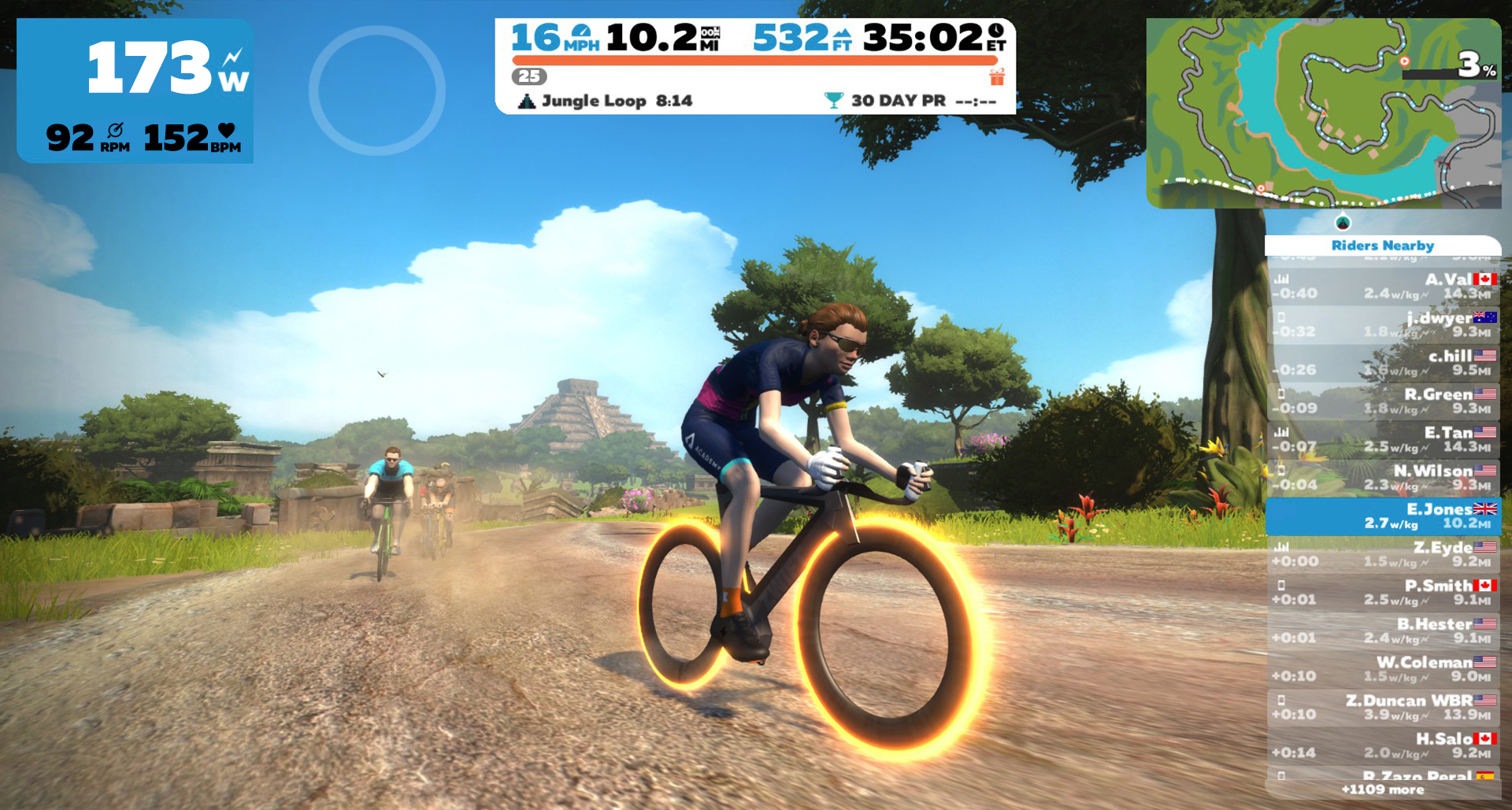
Task: Choose H.Salo in Riders Nearby
Action: pyautogui.click(x=1383, y=745)
